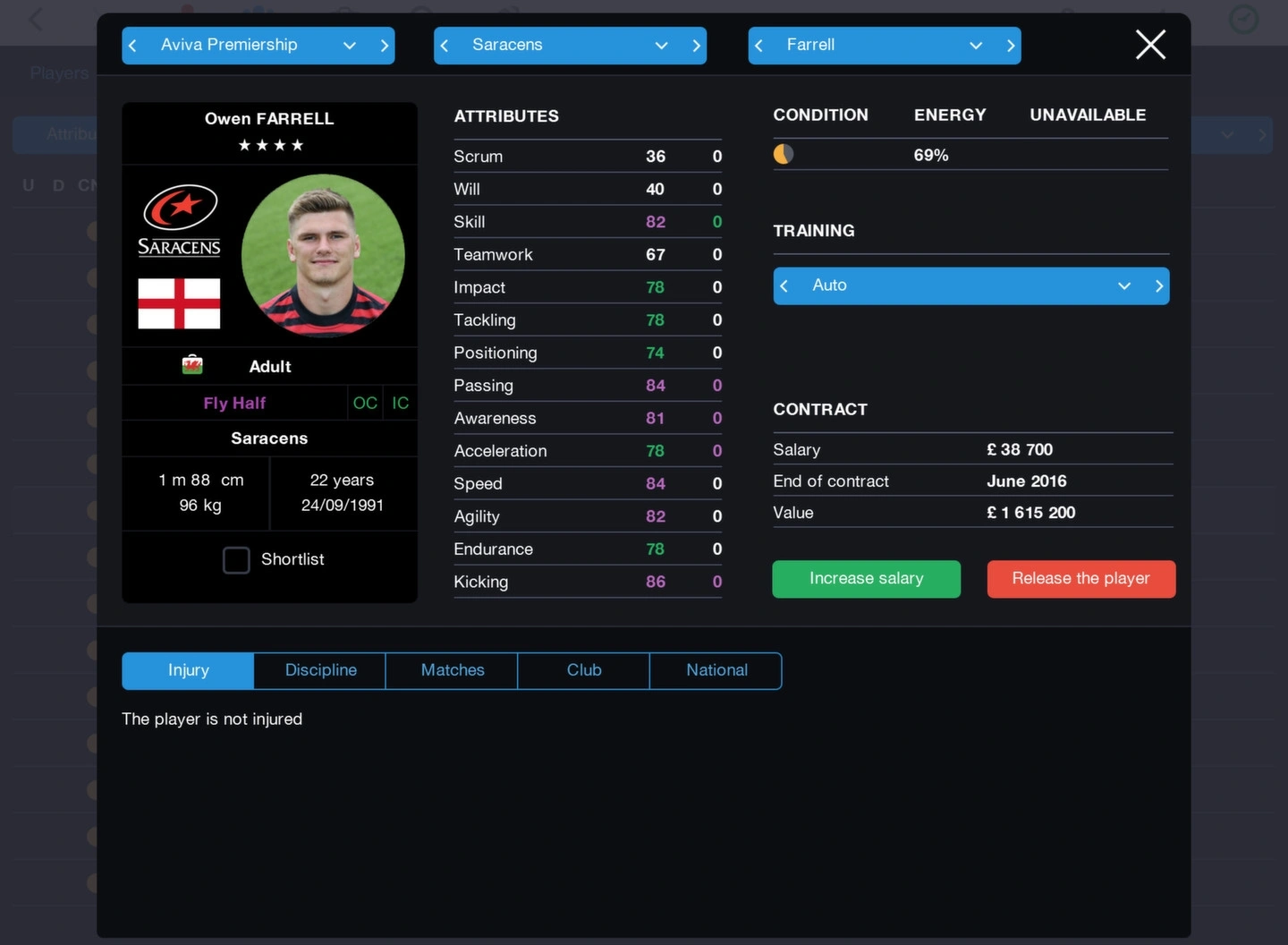
Task: Open the Aviva Premiership league dropdown
Action: coord(349,46)
